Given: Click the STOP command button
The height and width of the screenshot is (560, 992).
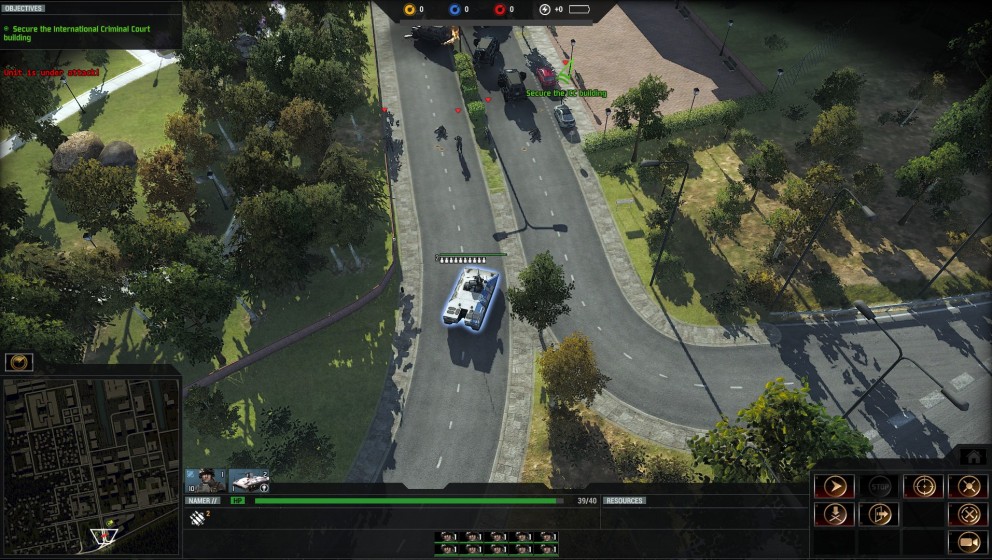Looking at the screenshot, I should [879, 487].
